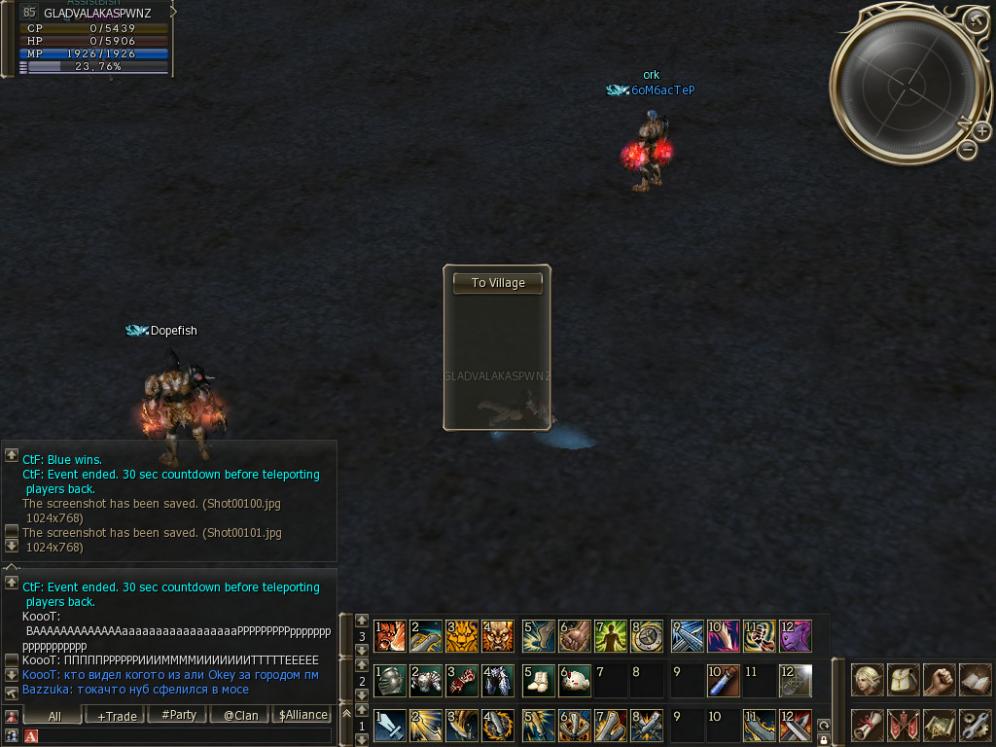Open the inventory backpack icon
Image resolution: width=996 pixels, height=747 pixels.
[903, 680]
